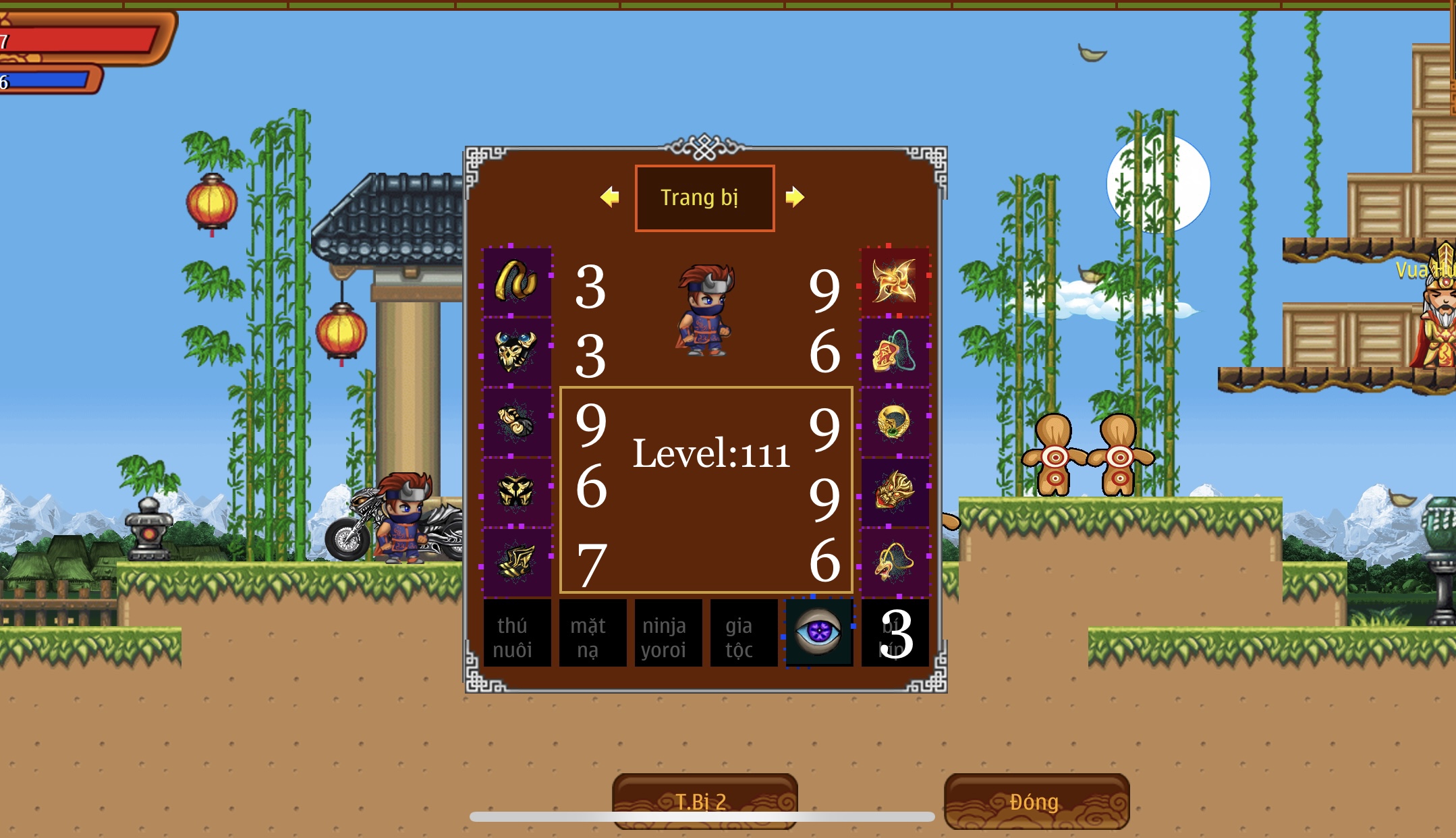Close the panel with Đóng button
The width and height of the screenshot is (1456, 838).
(1036, 801)
